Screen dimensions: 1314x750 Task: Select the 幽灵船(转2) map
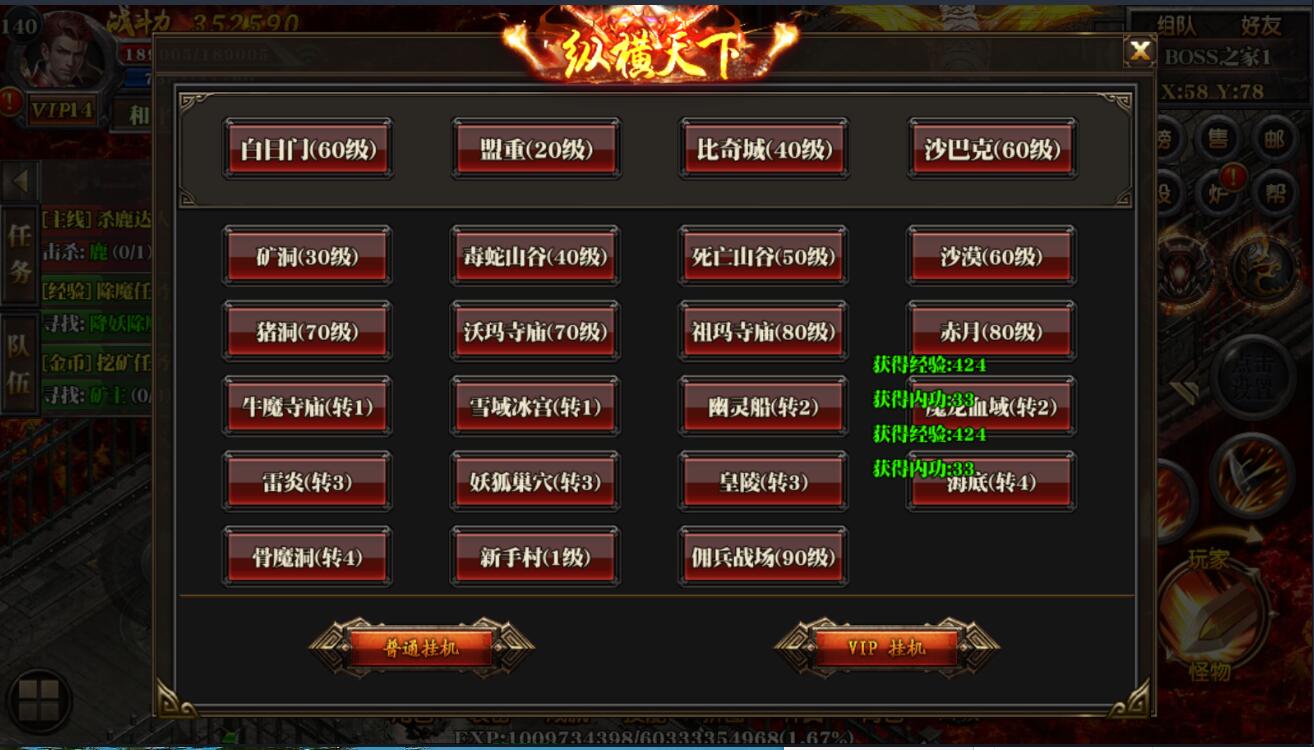tap(763, 407)
